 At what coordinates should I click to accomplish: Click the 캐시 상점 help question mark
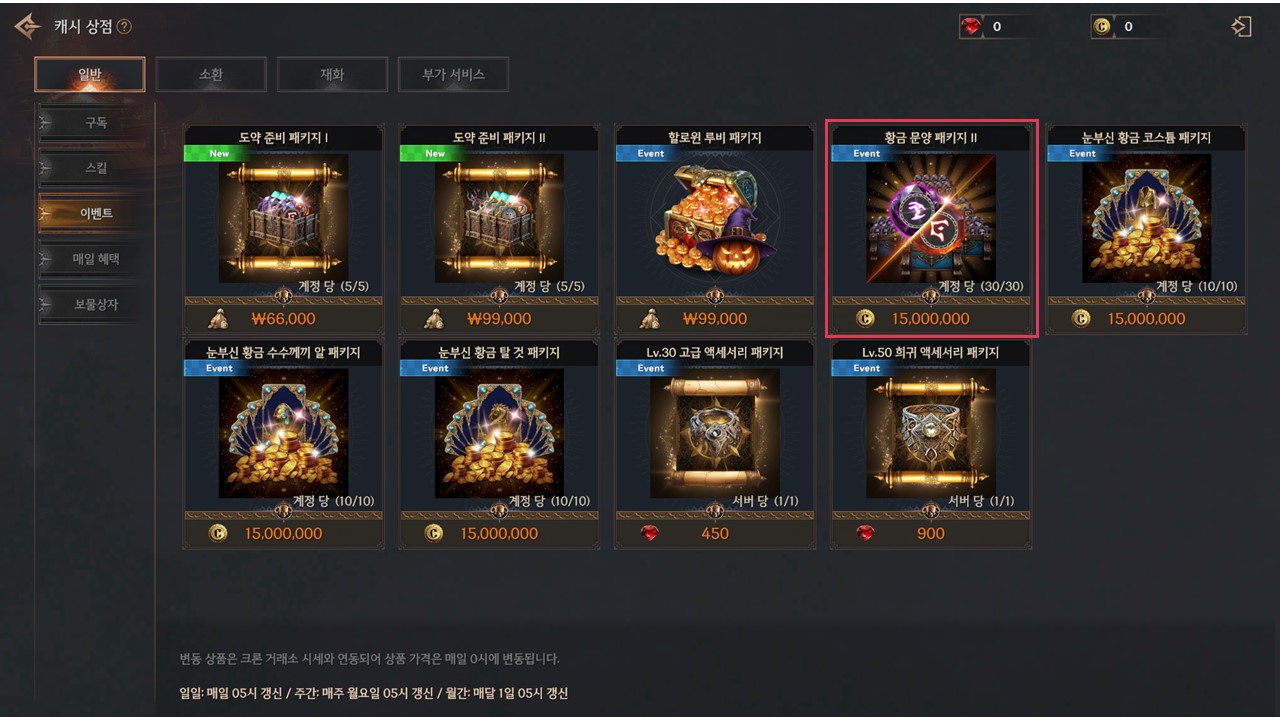click(124, 27)
